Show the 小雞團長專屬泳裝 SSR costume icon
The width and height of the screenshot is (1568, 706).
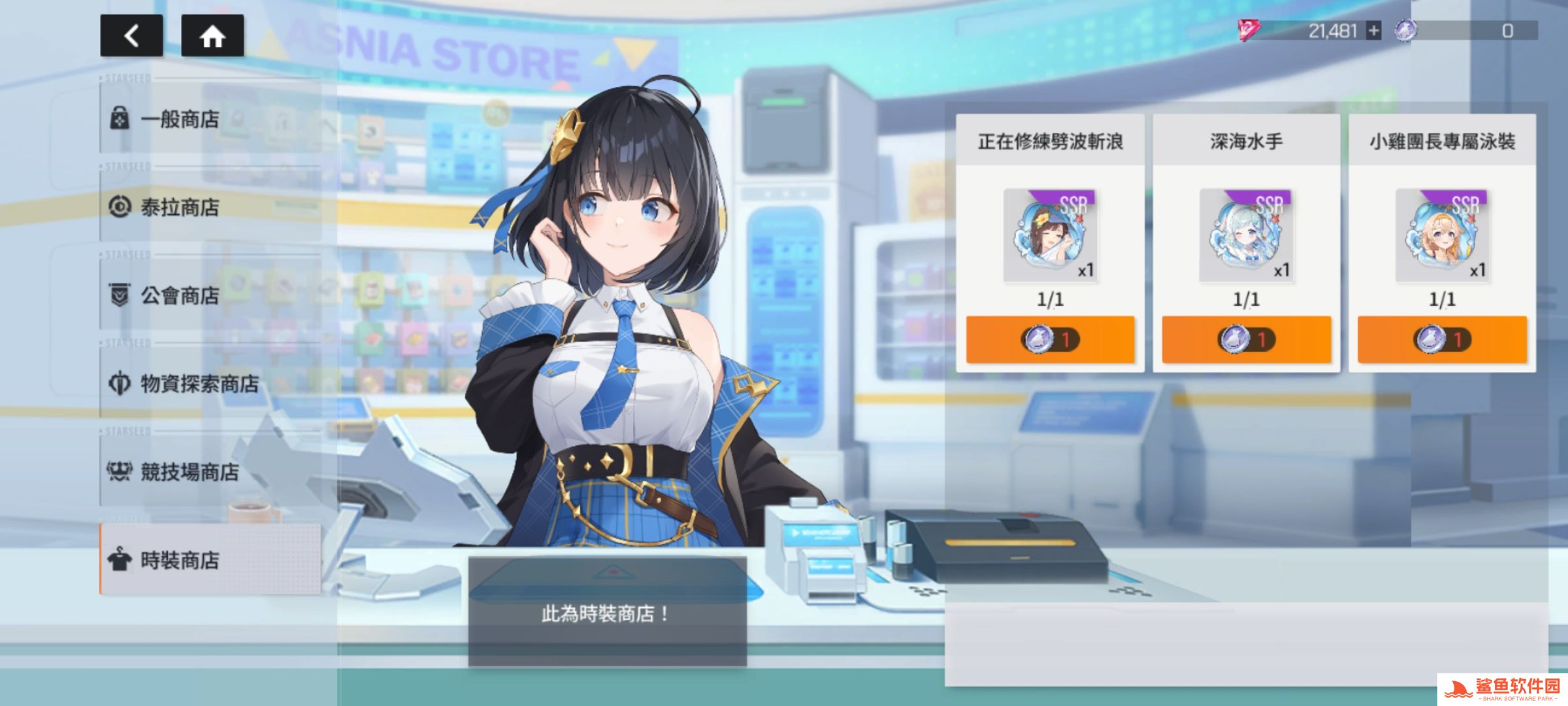click(1442, 235)
